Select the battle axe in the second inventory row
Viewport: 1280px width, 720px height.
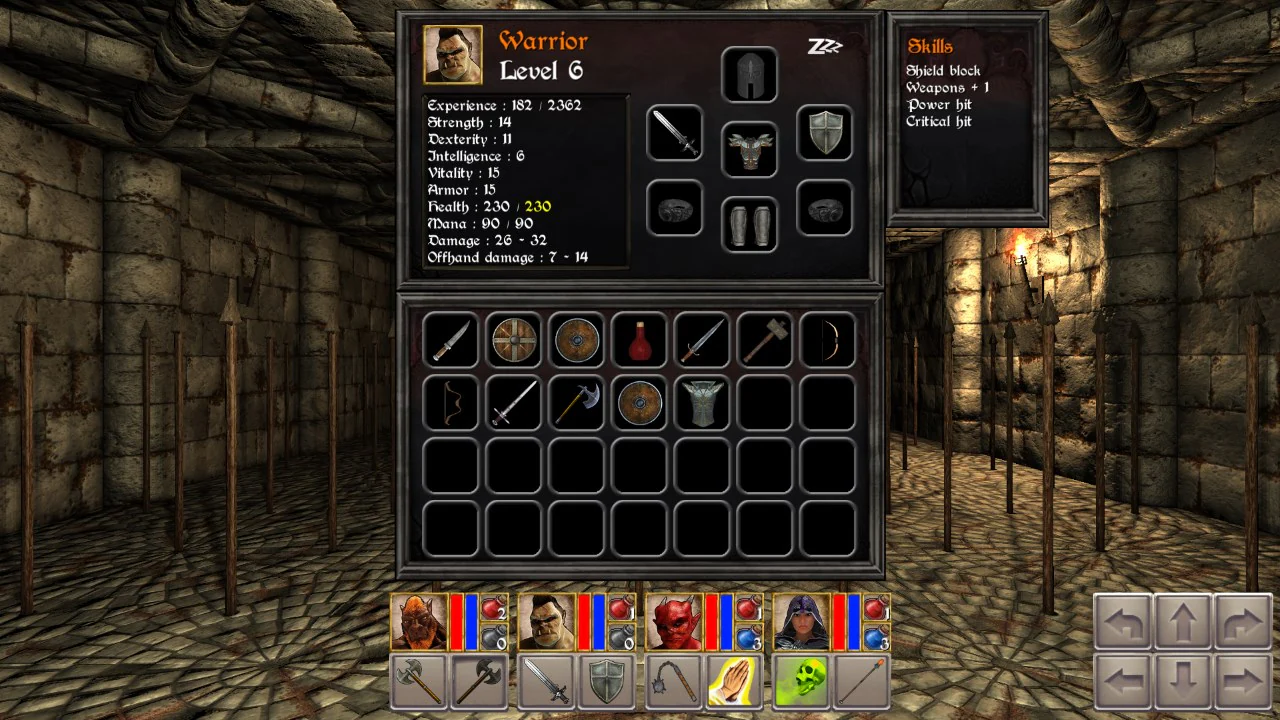(576, 403)
